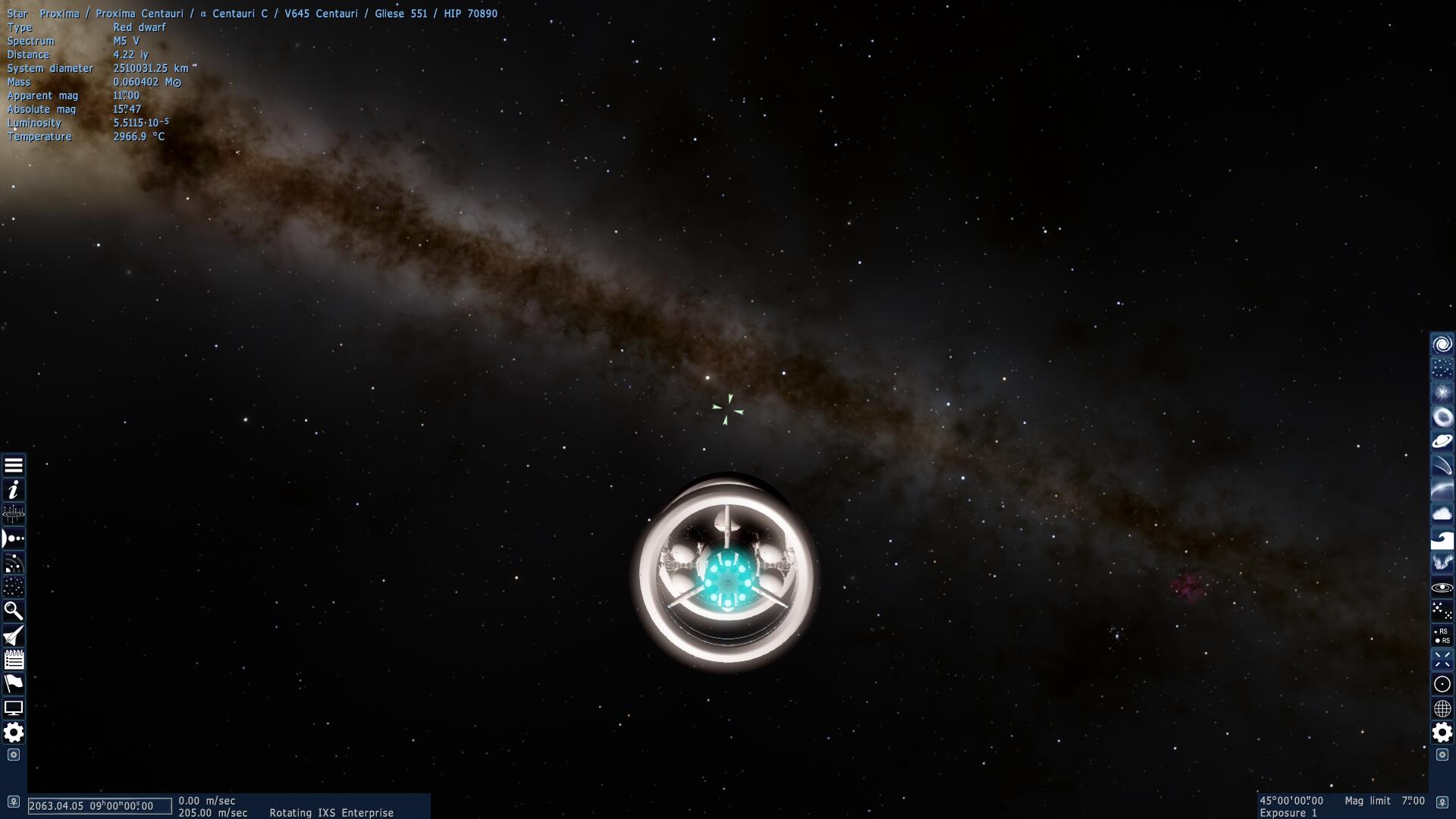This screenshot has width=1456, height=819.
Task: Open the spacecraft manager icon
Action: pos(14,635)
